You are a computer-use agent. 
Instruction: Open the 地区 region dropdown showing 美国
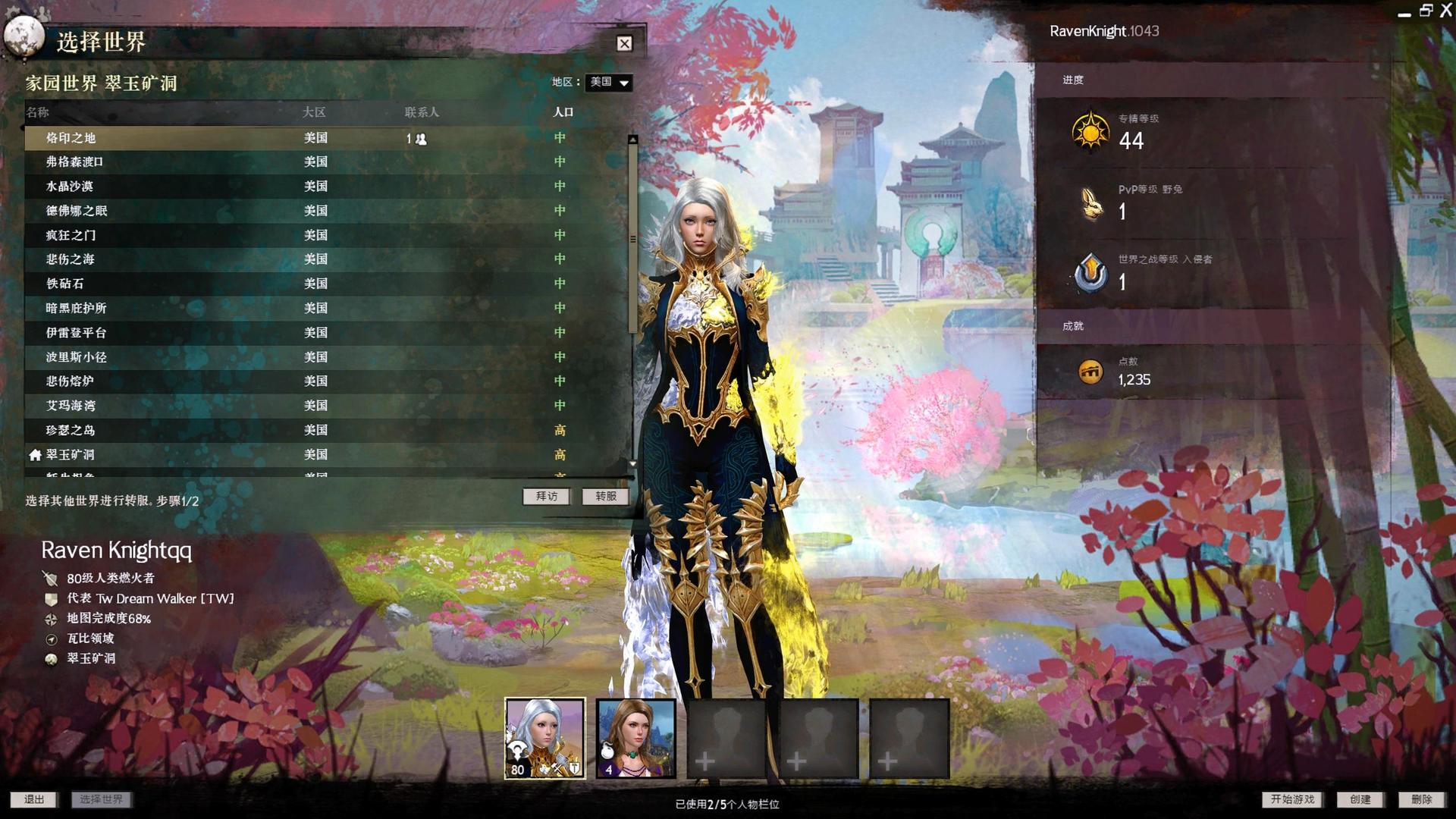[607, 83]
